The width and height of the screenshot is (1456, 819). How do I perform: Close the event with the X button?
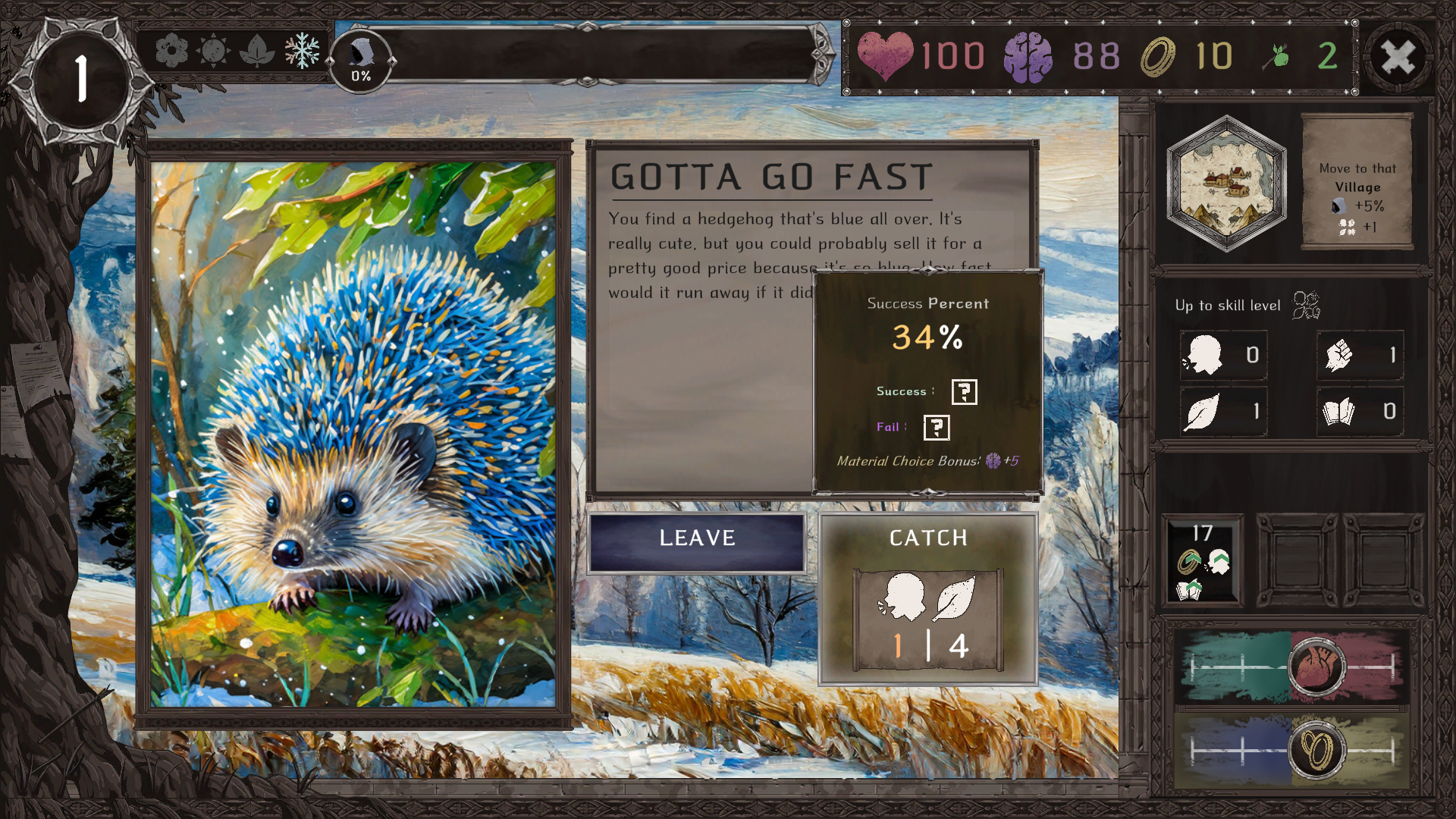click(x=1398, y=57)
